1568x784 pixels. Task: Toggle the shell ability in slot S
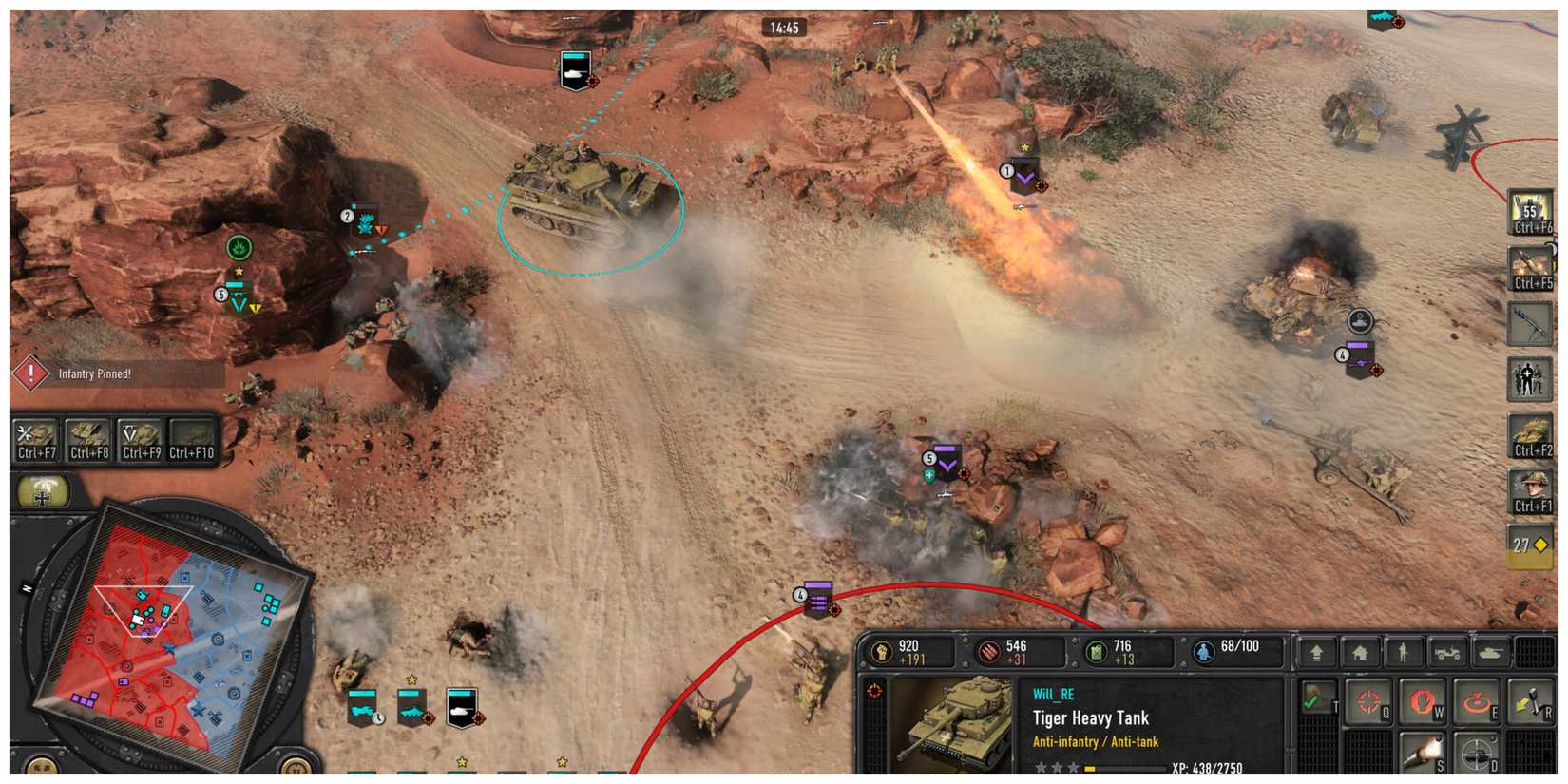(1424, 753)
